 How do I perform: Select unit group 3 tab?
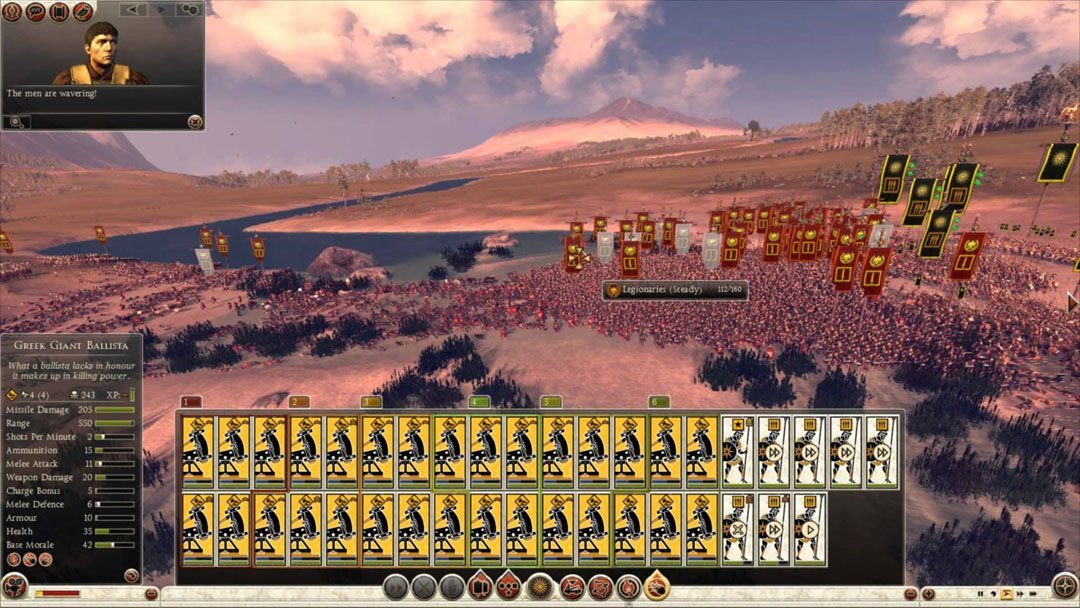[370, 402]
